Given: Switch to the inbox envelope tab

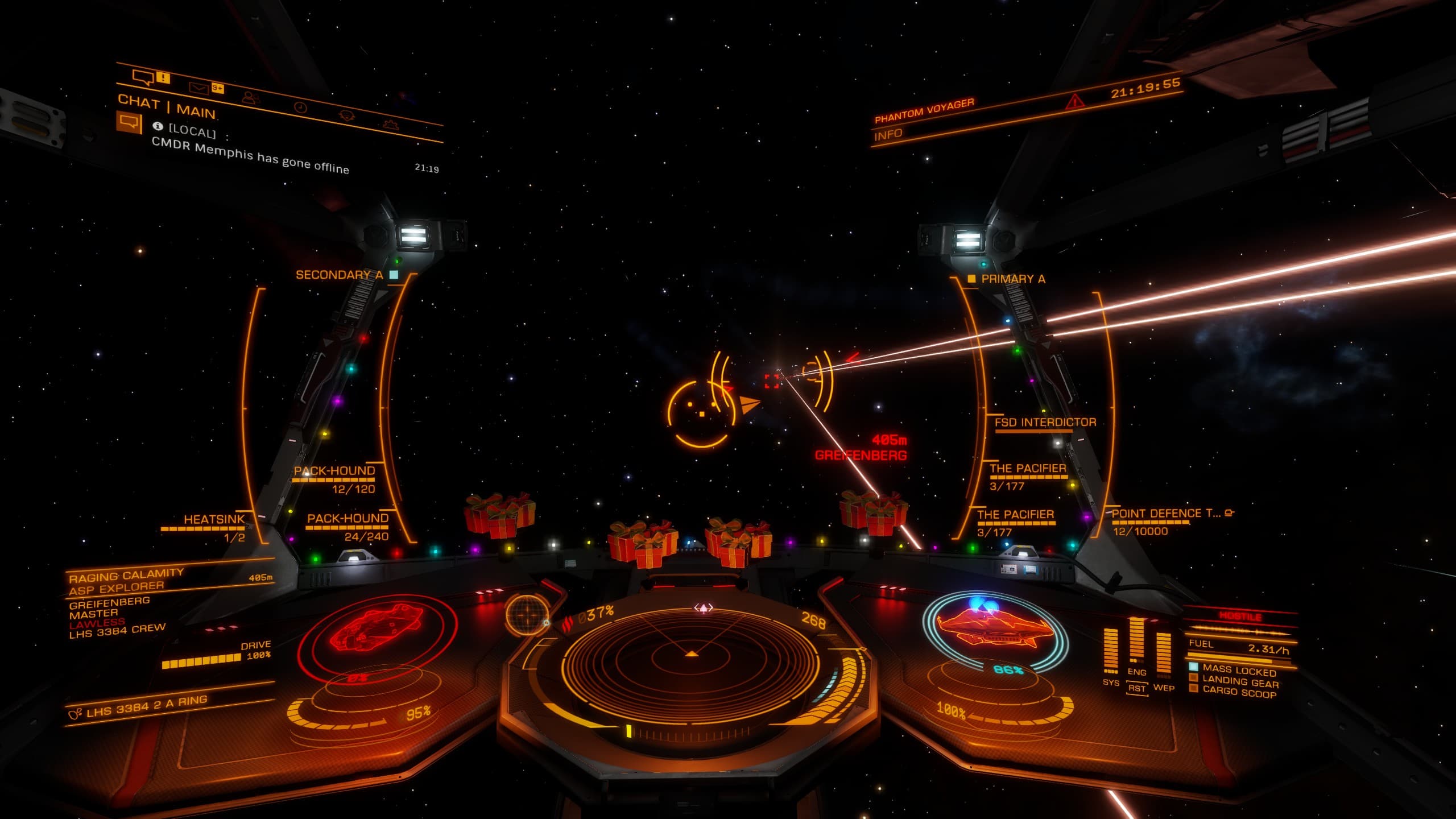Looking at the screenshot, I should click(198, 87).
